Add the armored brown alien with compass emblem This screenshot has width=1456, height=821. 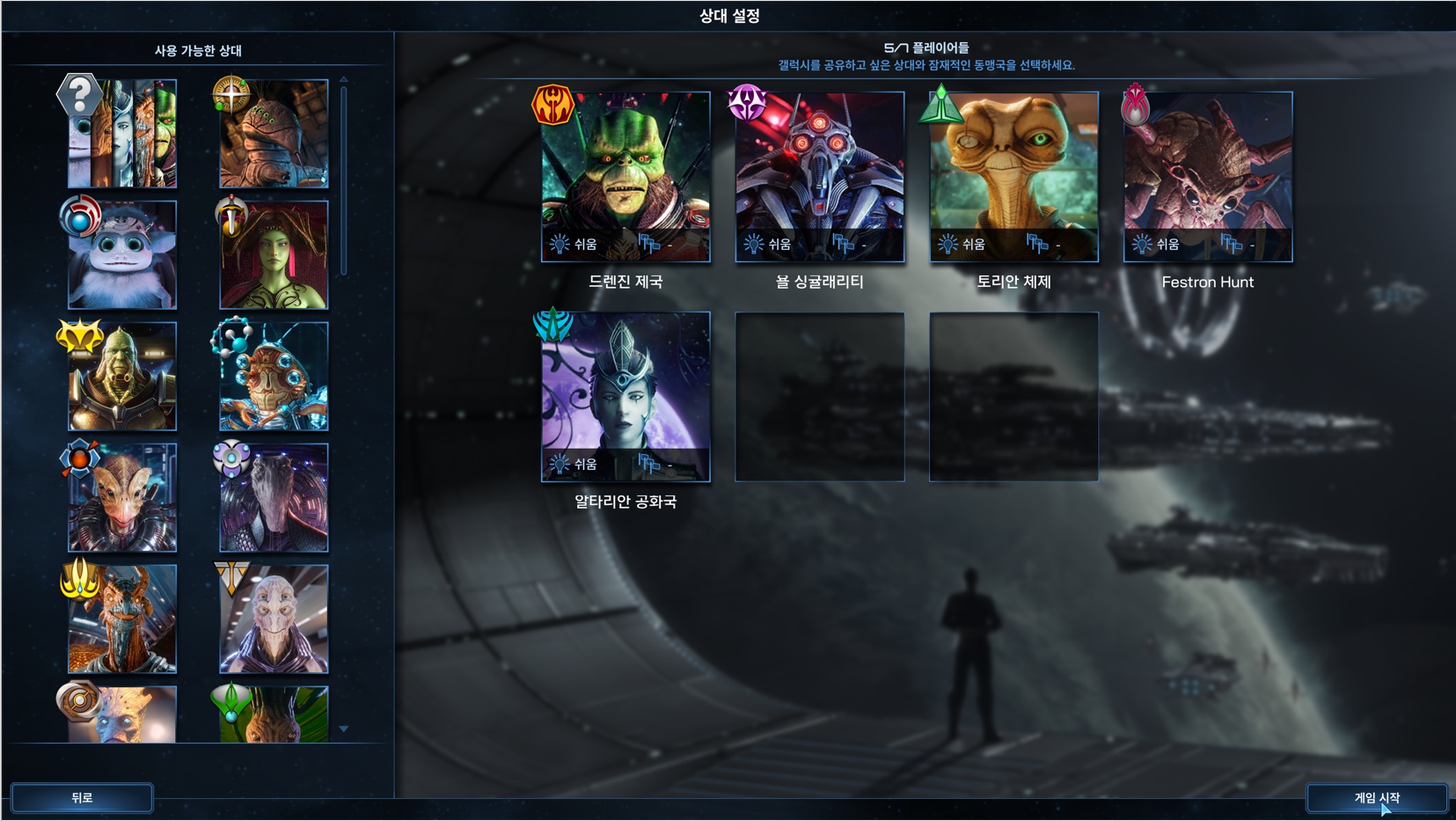coord(274,134)
